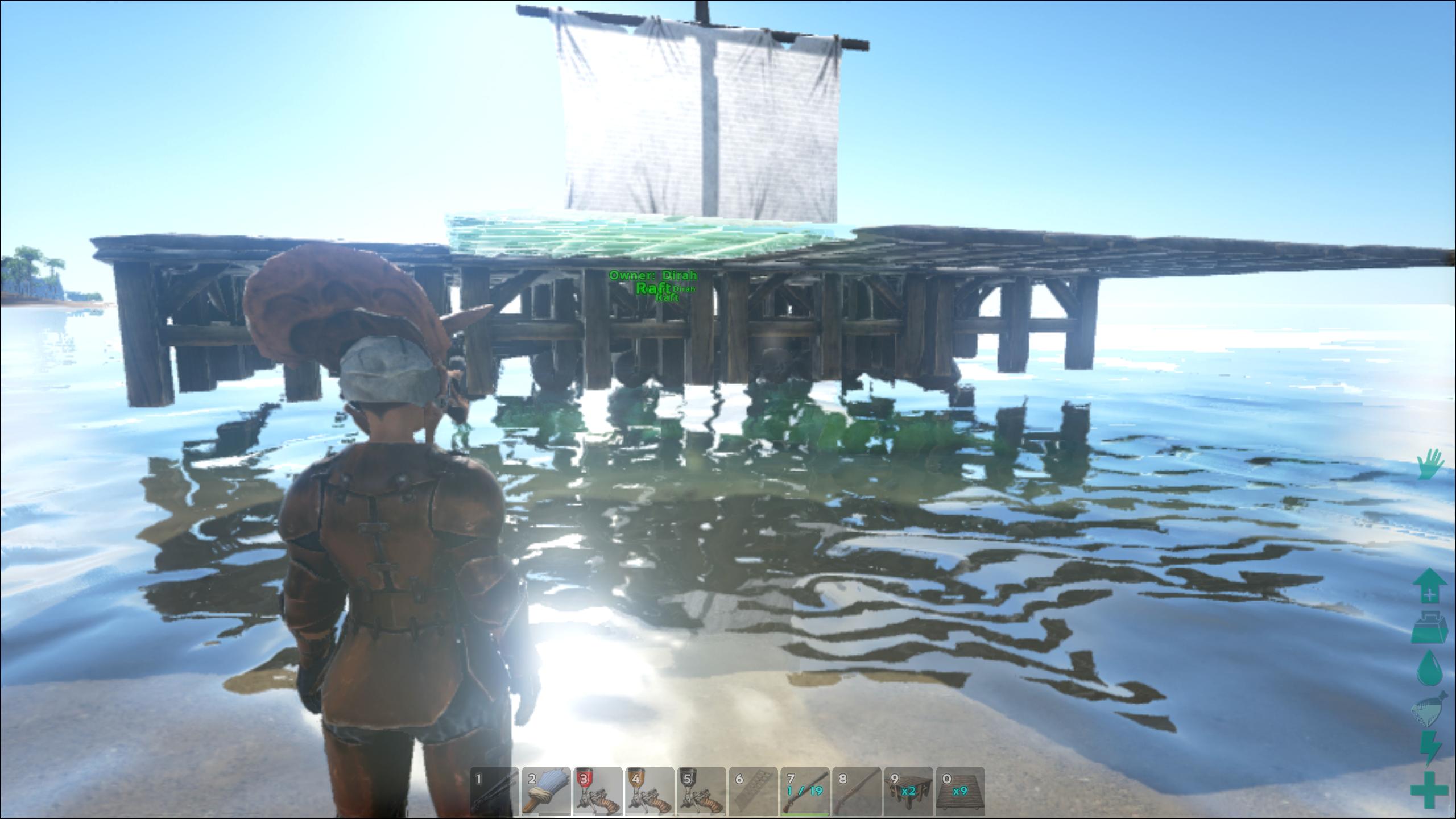Screen dimensions: 1456x819
Task: Select the faded ladder item in slot 6
Action: 753,791
